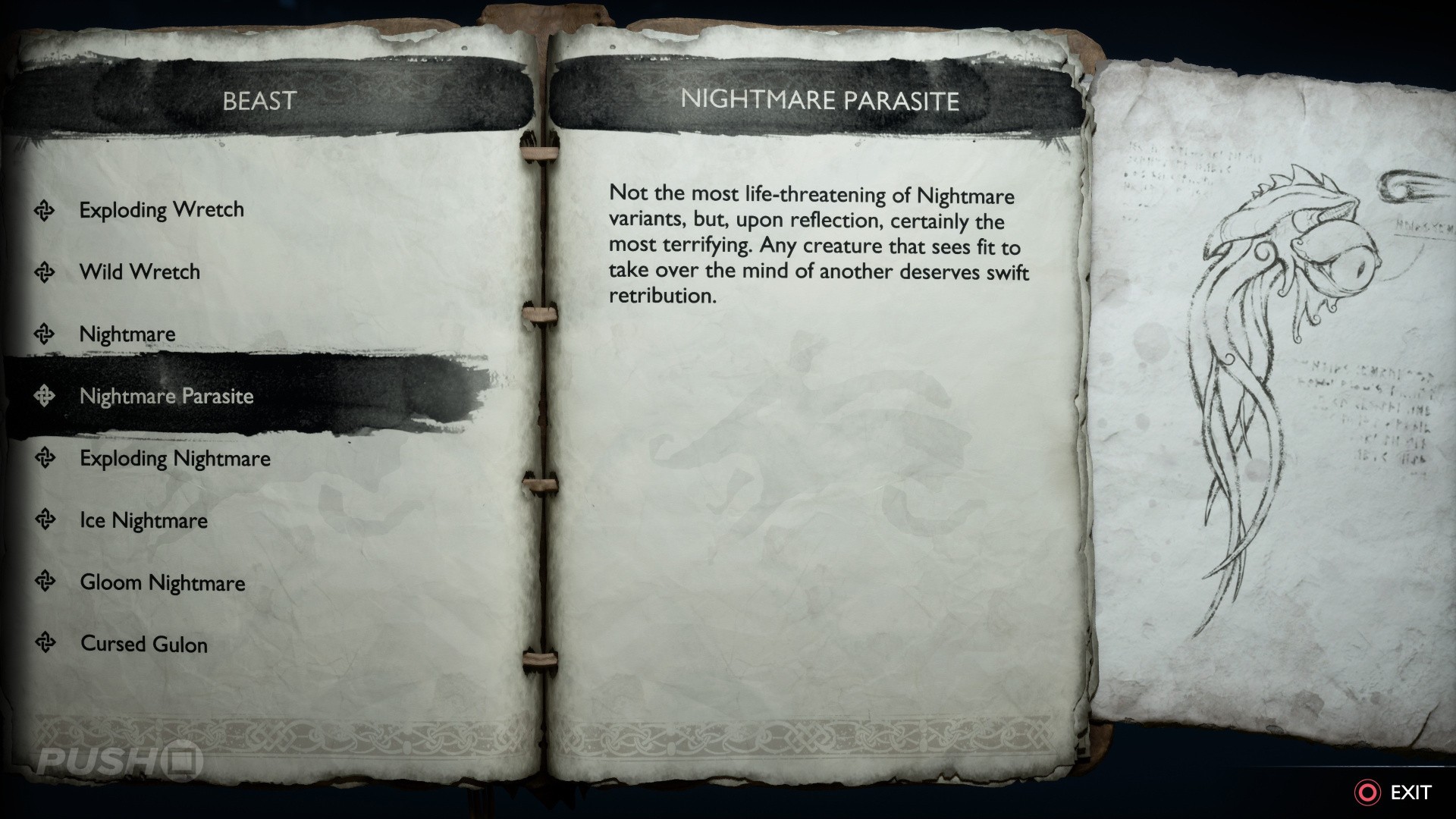The height and width of the screenshot is (819, 1456).
Task: Click the compass icon beside Wild Wretch
Action: (45, 271)
